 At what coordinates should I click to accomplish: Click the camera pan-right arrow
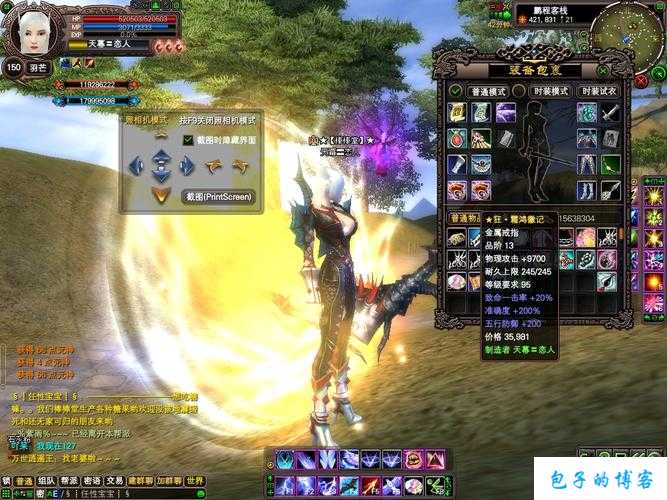click(185, 165)
